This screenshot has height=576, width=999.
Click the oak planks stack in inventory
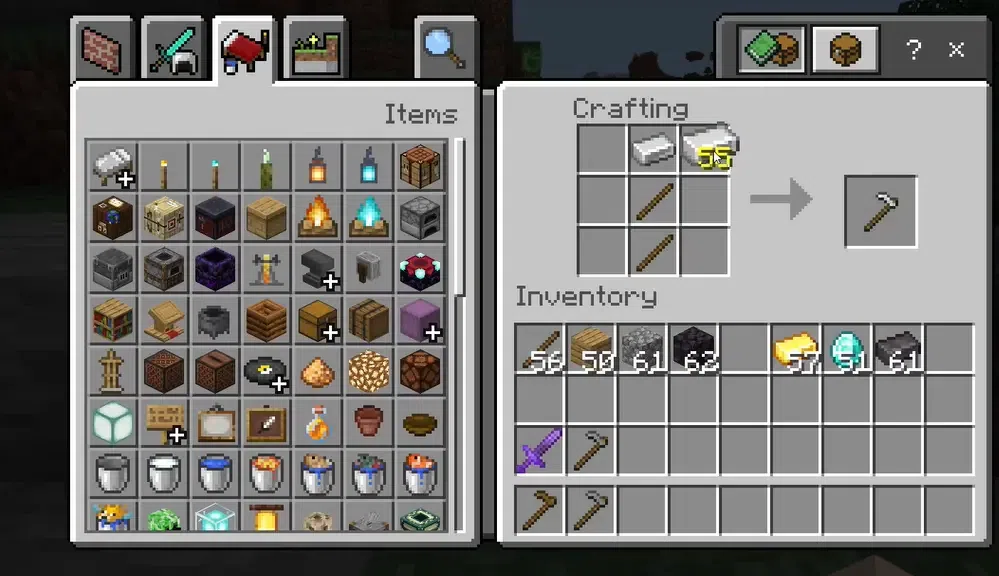coord(592,349)
